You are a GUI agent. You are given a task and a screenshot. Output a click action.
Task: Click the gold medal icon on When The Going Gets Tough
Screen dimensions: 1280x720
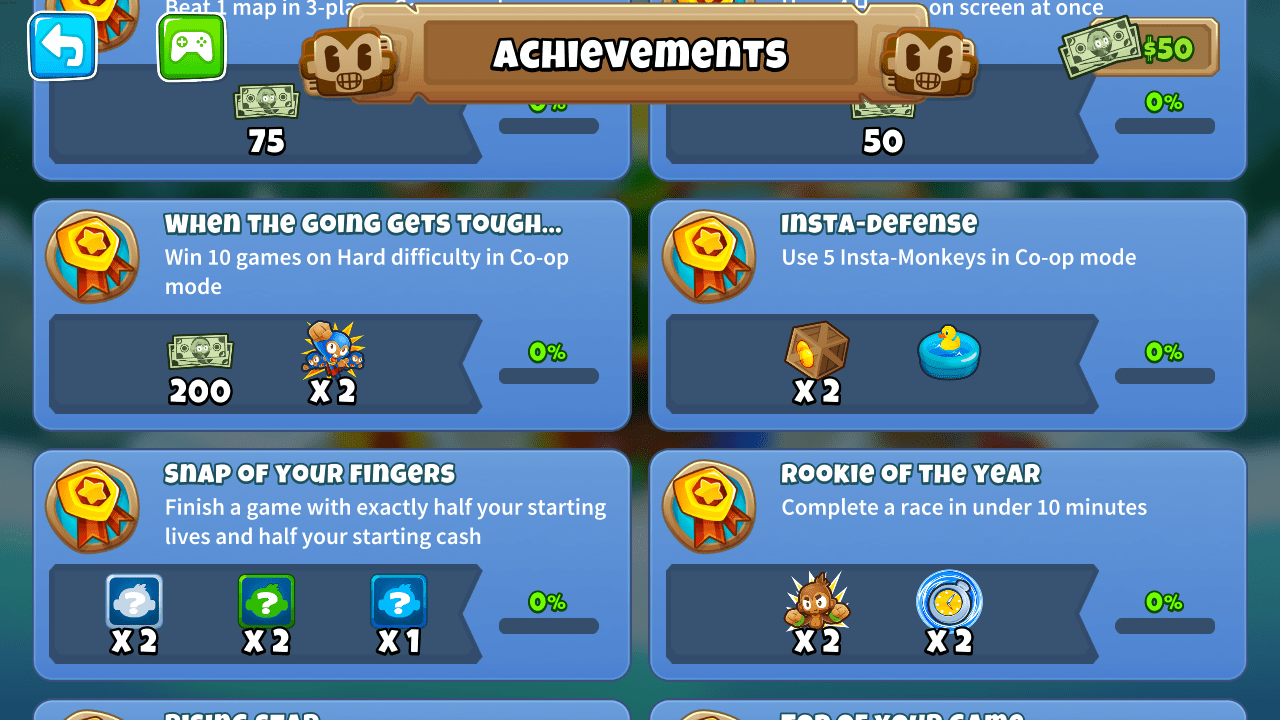(x=91, y=256)
